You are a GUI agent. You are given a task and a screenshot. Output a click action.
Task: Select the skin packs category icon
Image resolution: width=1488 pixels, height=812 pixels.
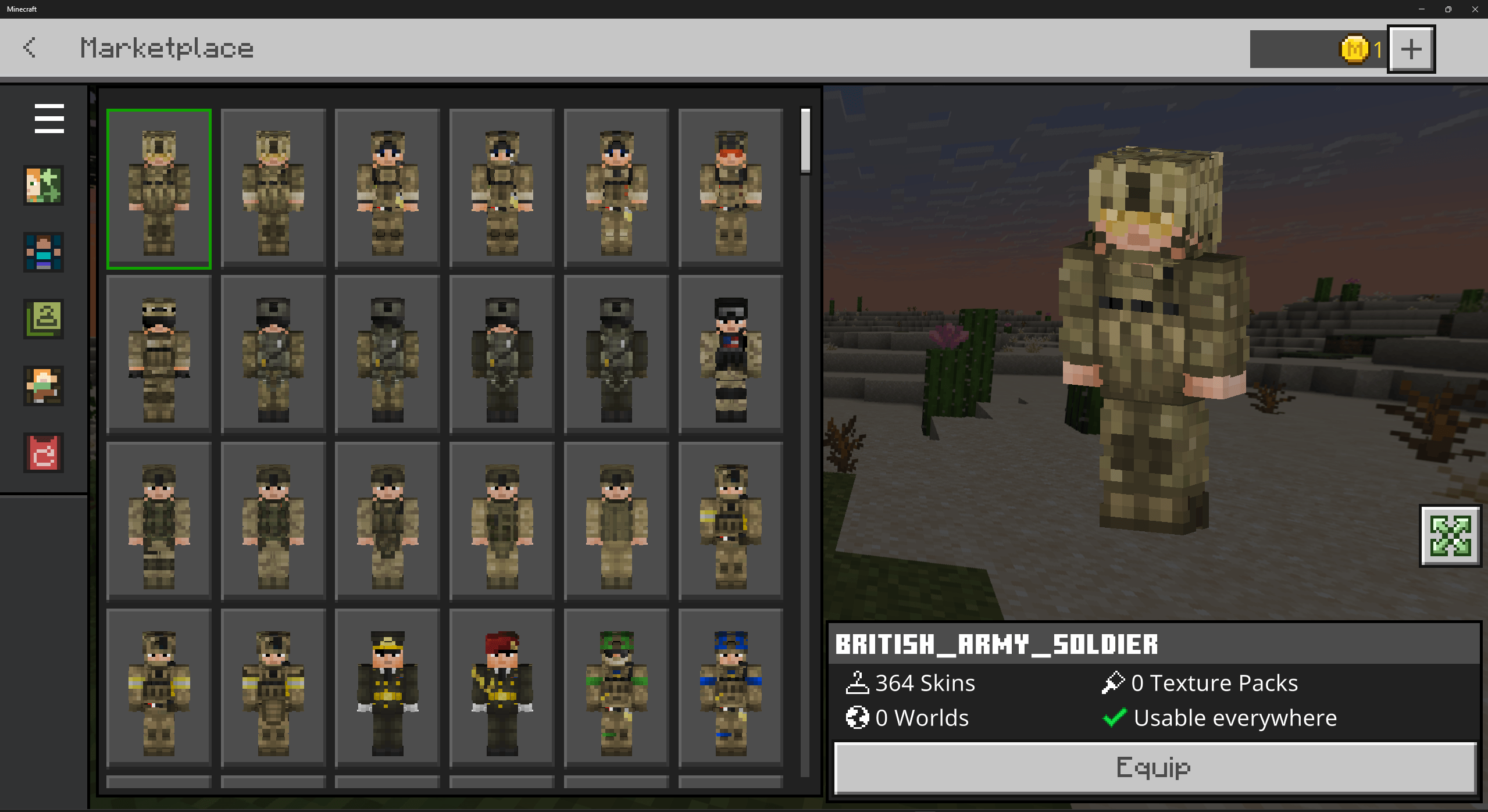point(43,186)
